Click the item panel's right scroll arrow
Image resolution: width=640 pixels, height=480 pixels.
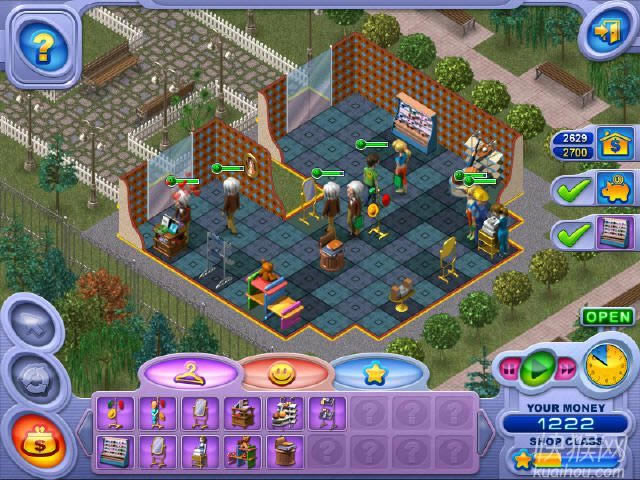coord(485,432)
